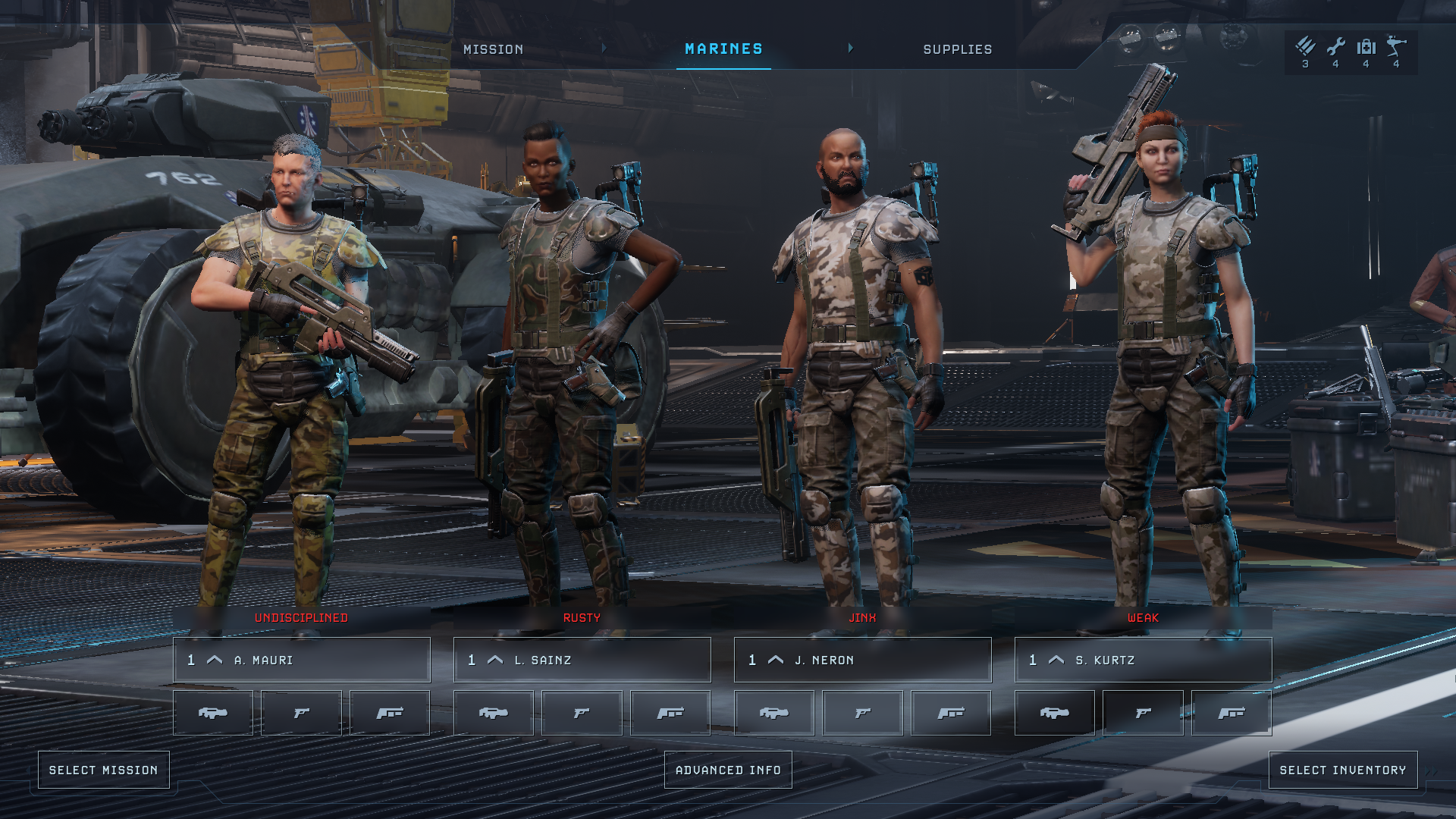Click the Select Mission button
The image size is (1456, 819).
(104, 770)
